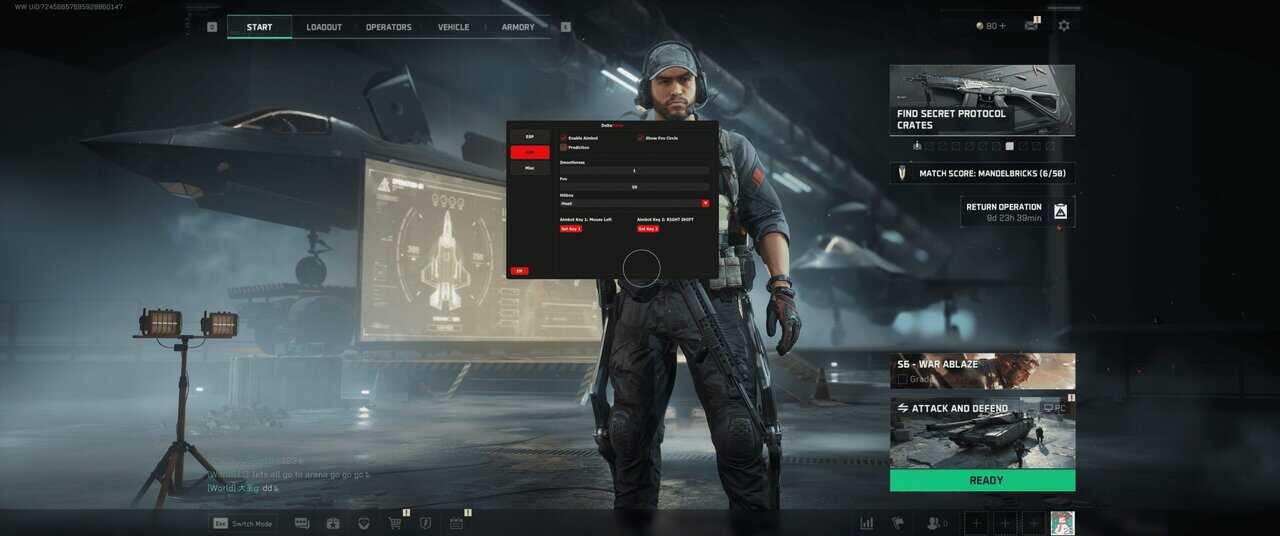The width and height of the screenshot is (1280, 536).
Task: Show the bar chart statistics icon
Action: pos(867,523)
